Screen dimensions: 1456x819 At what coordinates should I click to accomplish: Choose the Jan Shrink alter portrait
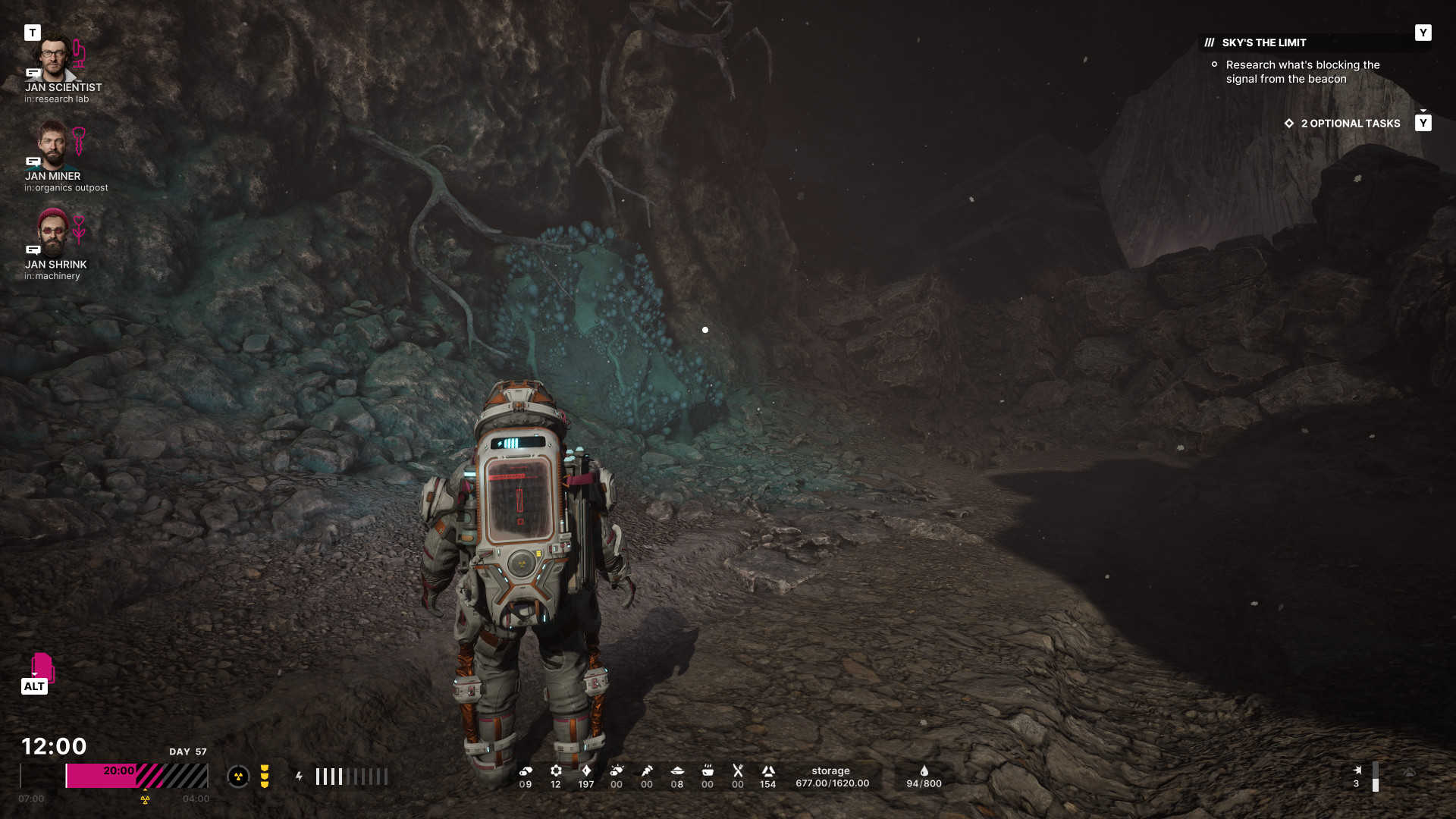pyautogui.click(x=53, y=232)
